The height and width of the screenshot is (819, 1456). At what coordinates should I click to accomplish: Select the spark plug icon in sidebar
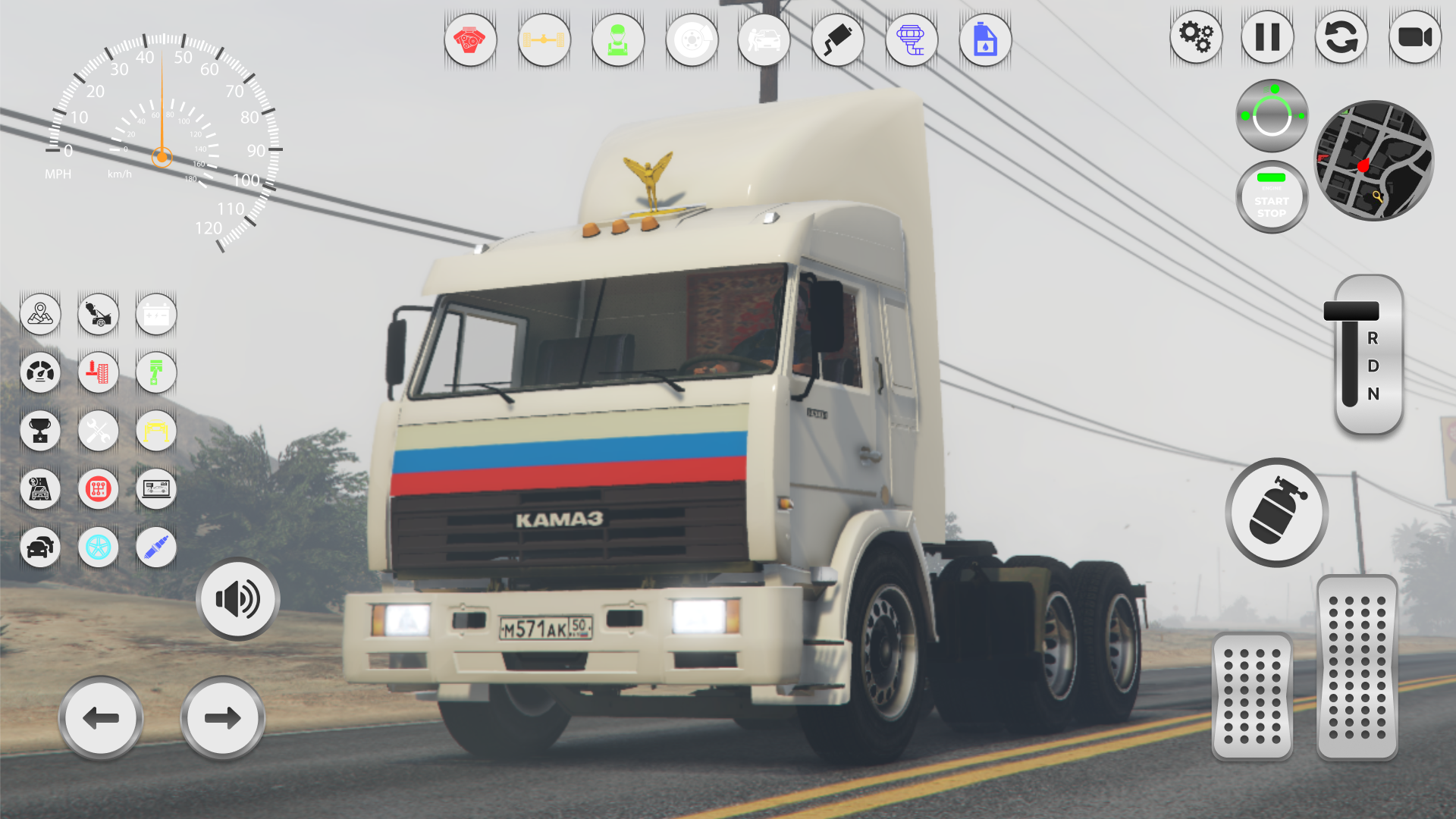pyautogui.click(x=155, y=548)
